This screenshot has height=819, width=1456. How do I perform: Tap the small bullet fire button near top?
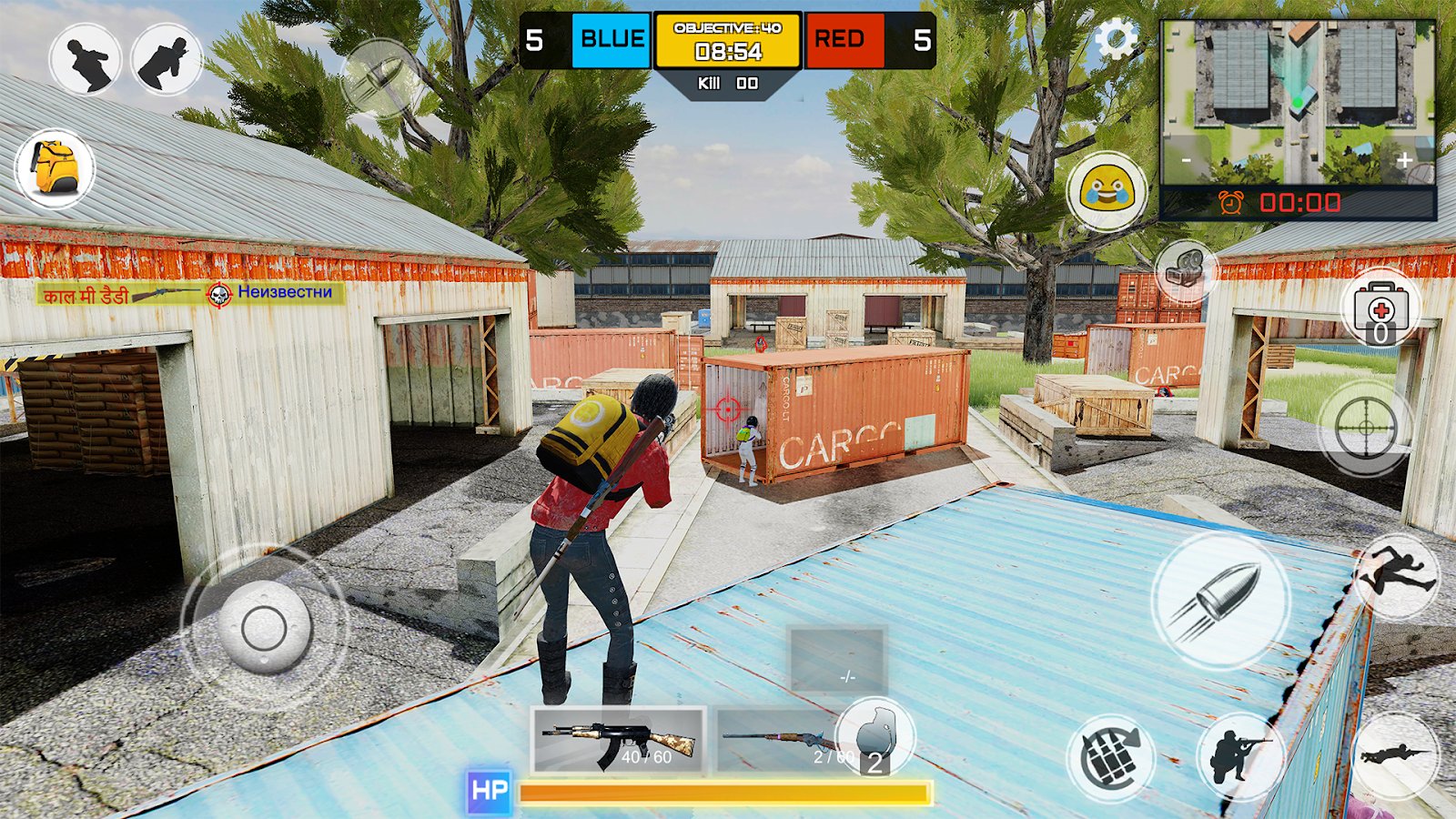click(380, 77)
